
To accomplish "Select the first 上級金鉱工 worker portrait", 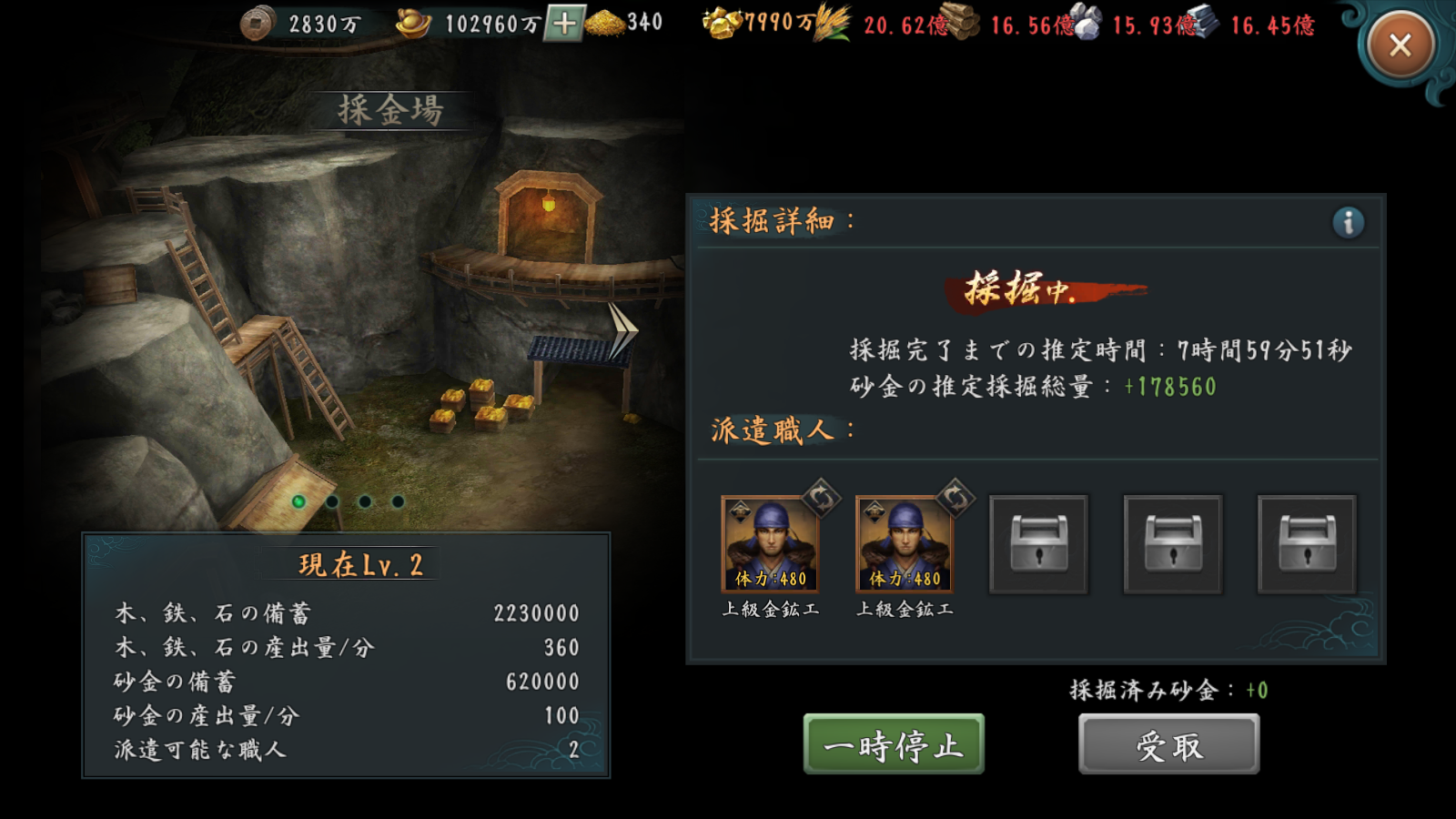I will pos(769,546).
